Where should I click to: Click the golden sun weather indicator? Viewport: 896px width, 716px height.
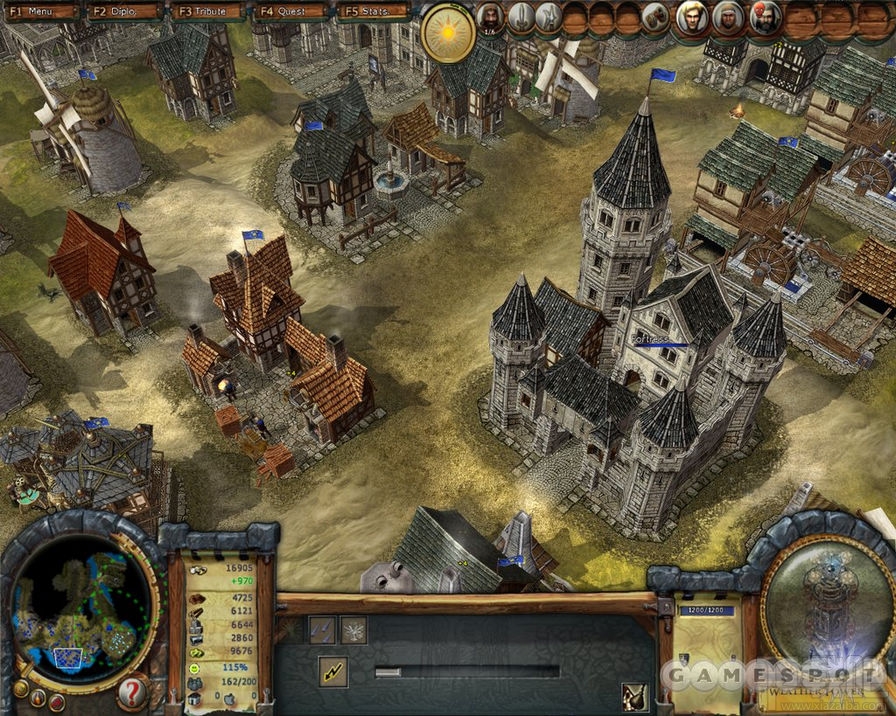coord(447,33)
